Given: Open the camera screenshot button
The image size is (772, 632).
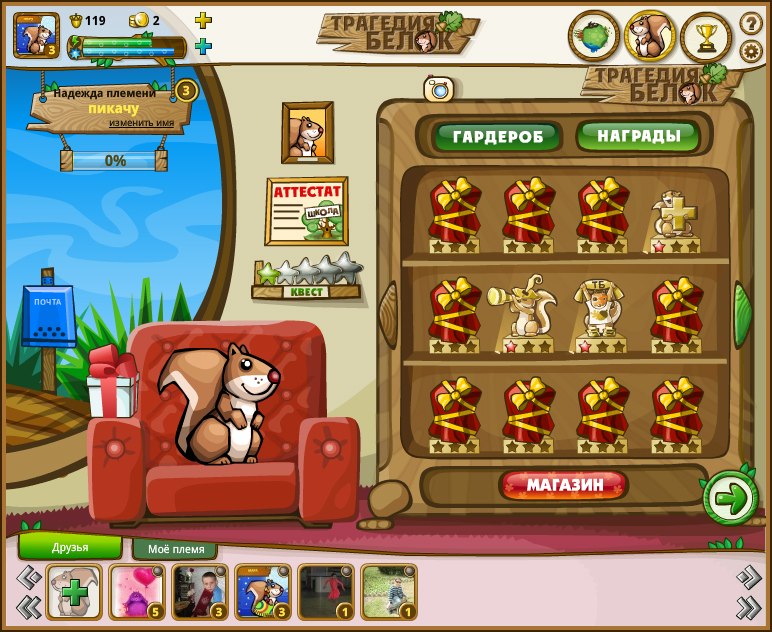Looking at the screenshot, I should coord(438,89).
